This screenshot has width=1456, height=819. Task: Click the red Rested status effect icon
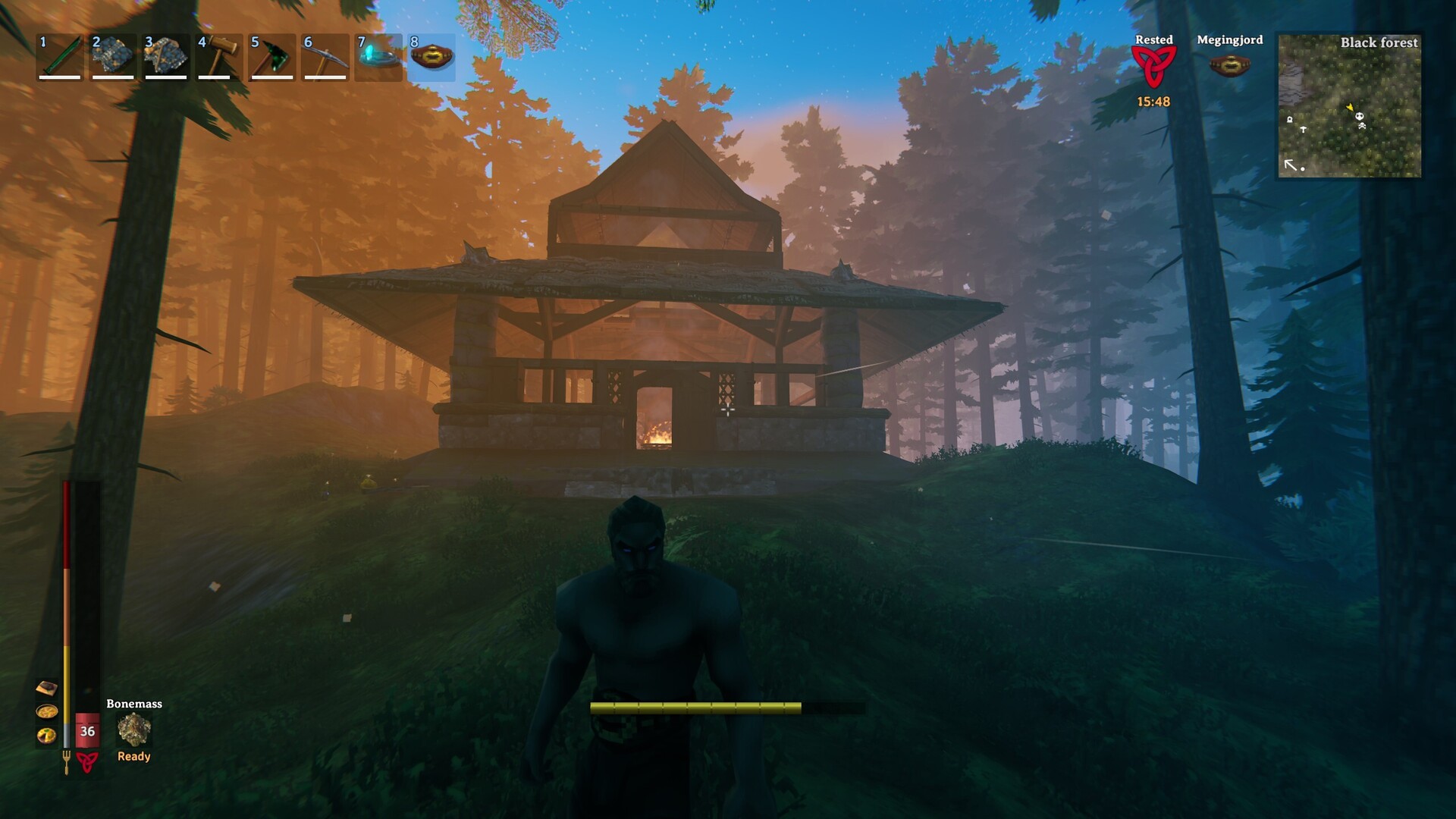[x=1153, y=67]
